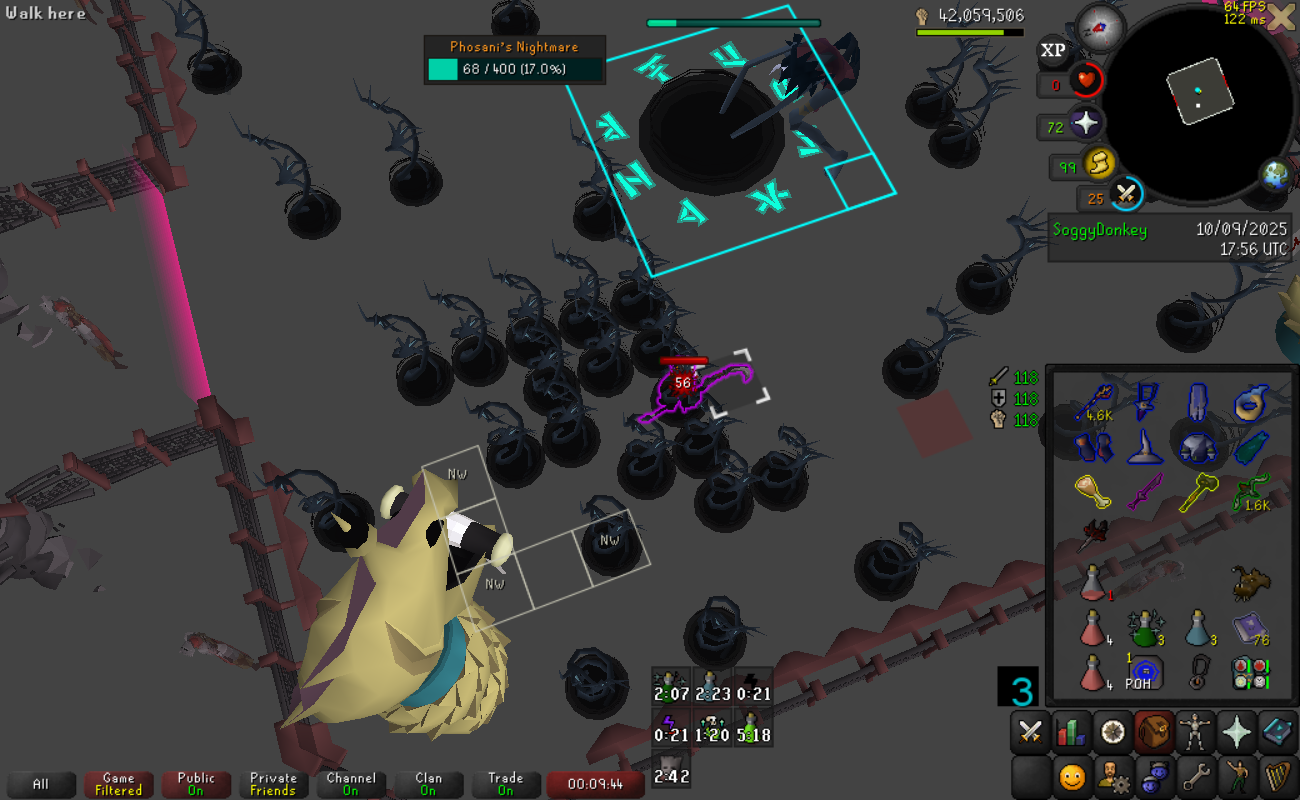Select the Game chat filter tab
Viewport: 1300px width, 800px height.
click(118, 784)
